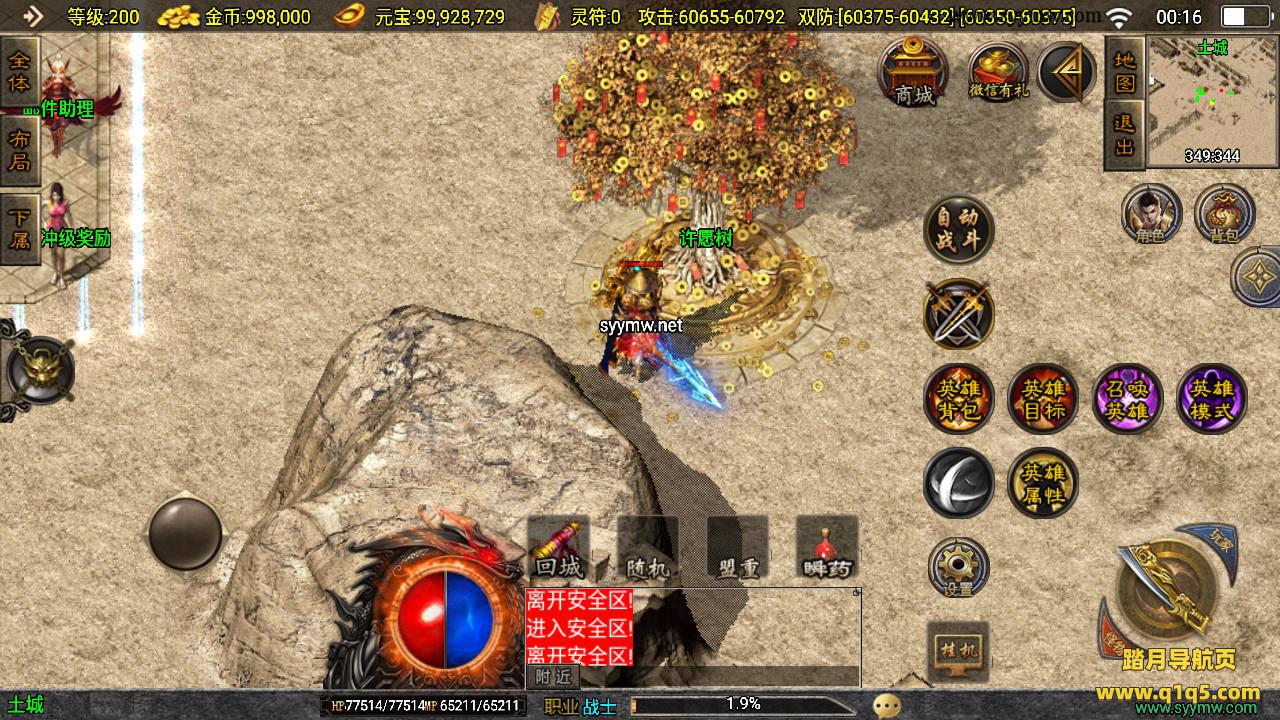This screenshot has width=1280, height=720.
Task: Open 英雄背包 hero bag
Action: click(958, 399)
